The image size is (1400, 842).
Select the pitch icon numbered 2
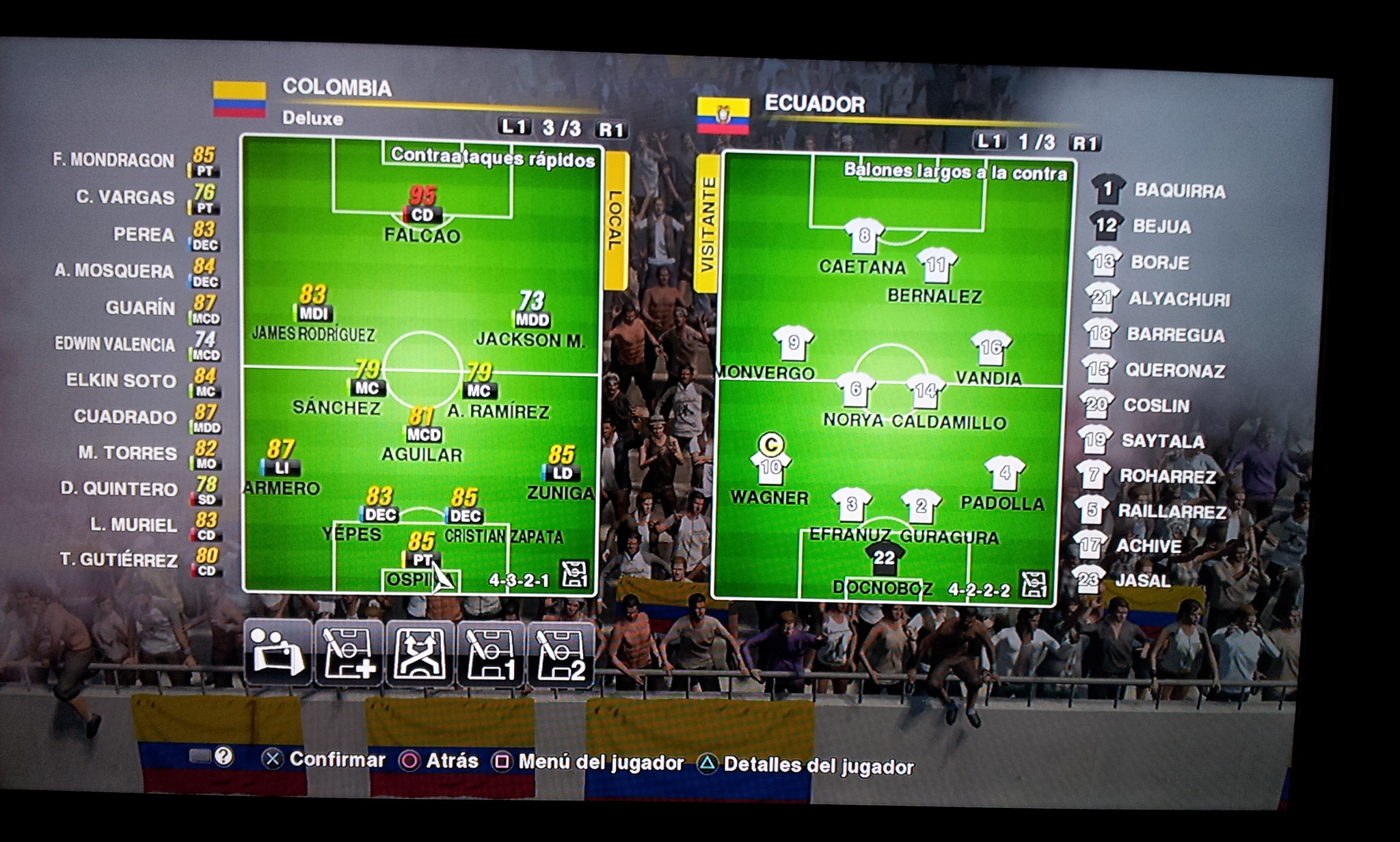[561, 654]
